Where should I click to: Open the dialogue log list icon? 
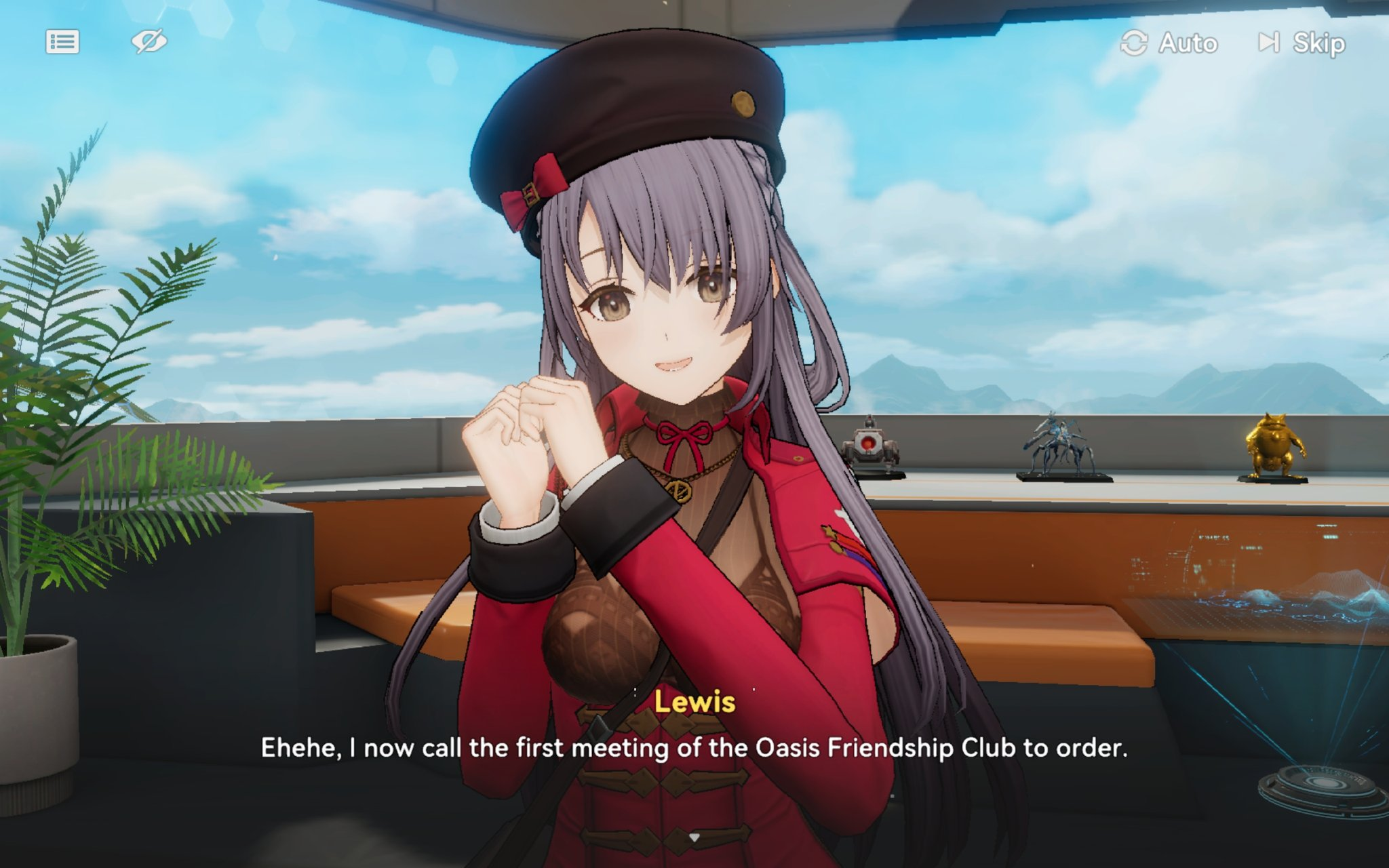(62, 42)
